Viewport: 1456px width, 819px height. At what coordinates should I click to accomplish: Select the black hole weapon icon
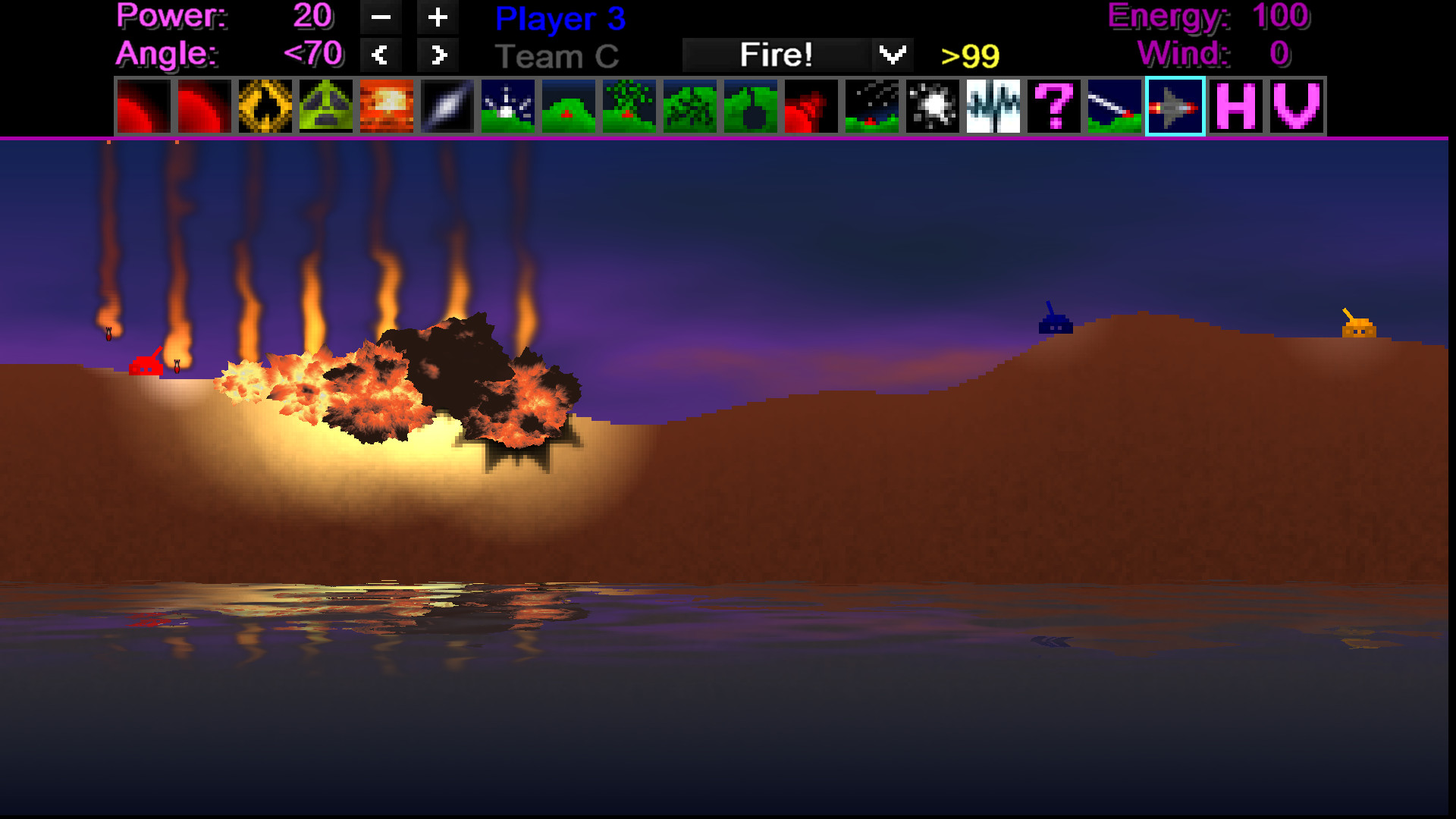[751, 106]
